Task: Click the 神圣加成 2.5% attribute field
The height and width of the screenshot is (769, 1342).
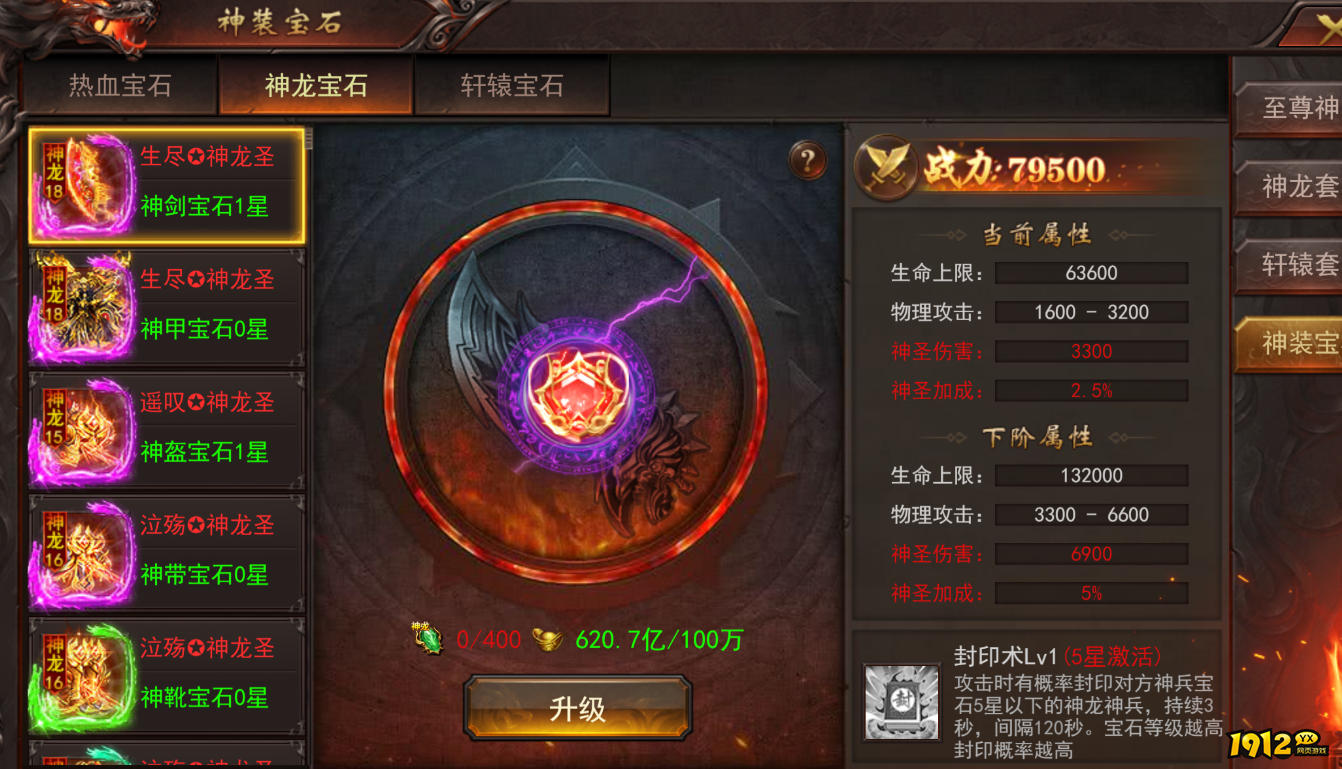Action: [1091, 391]
